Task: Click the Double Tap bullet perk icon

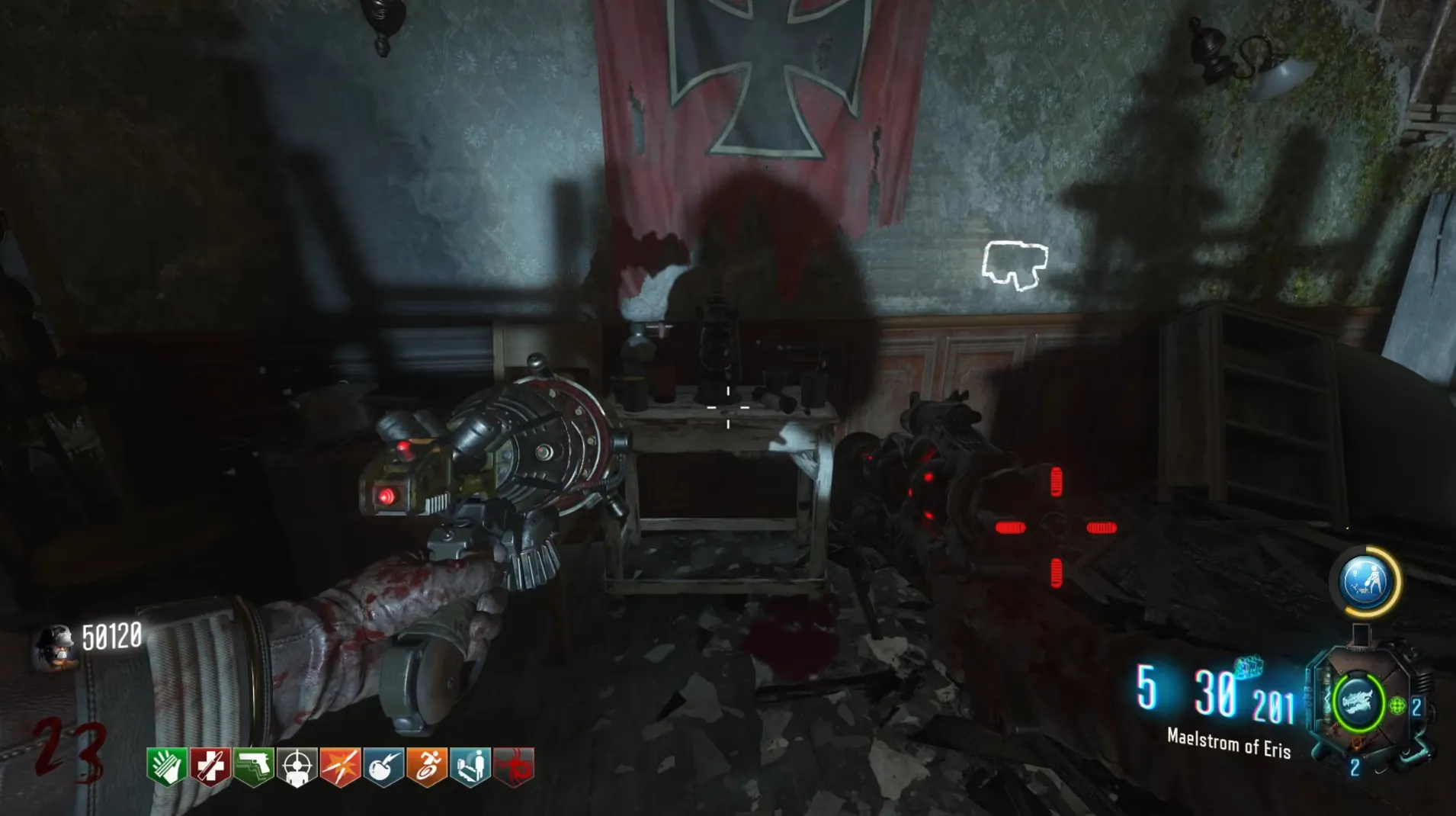Action: pos(341,766)
